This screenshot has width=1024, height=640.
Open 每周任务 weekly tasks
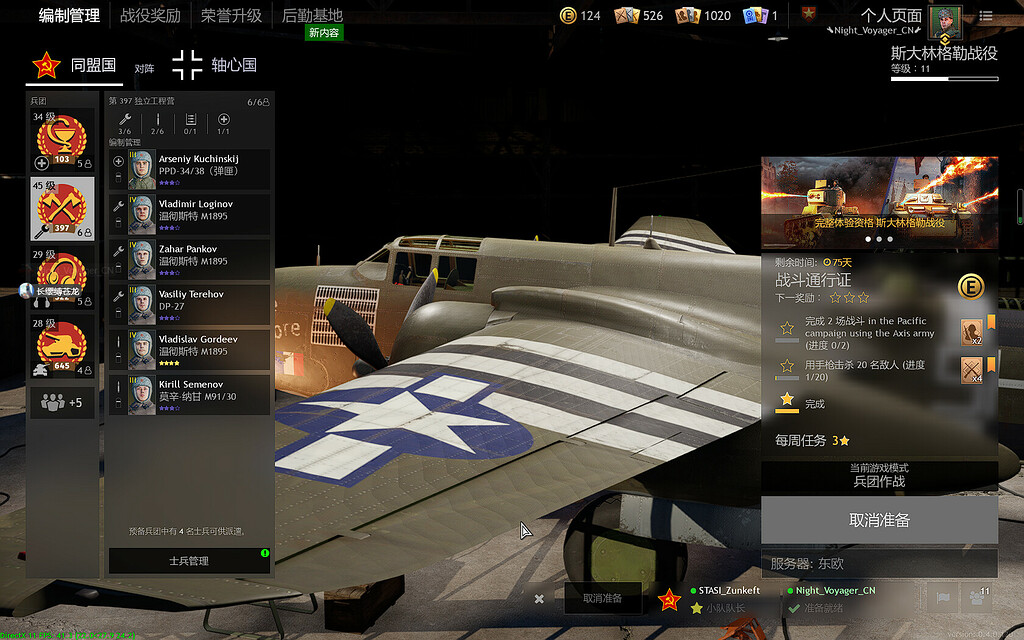pos(813,440)
